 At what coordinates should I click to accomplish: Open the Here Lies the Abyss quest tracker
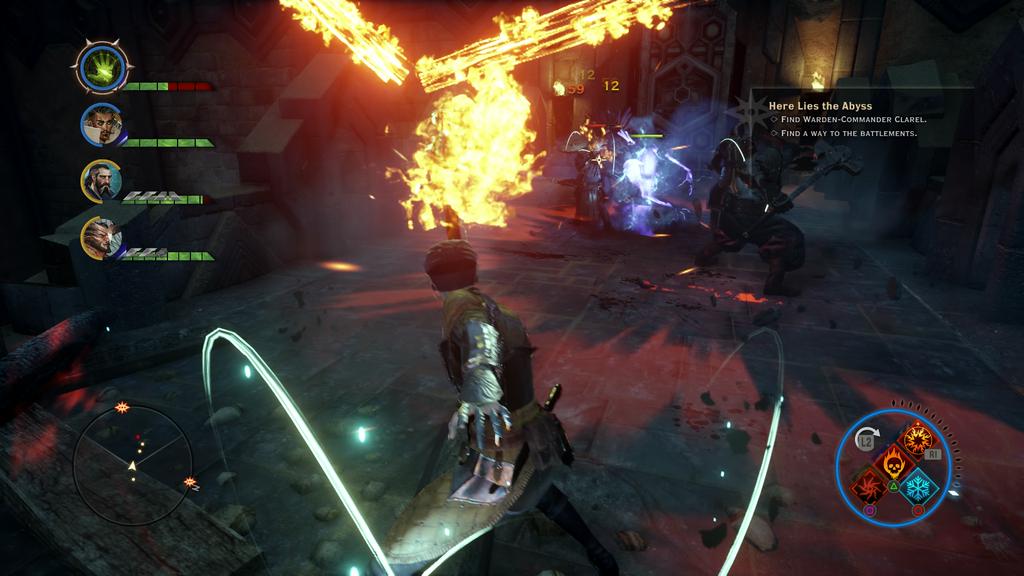(x=820, y=105)
